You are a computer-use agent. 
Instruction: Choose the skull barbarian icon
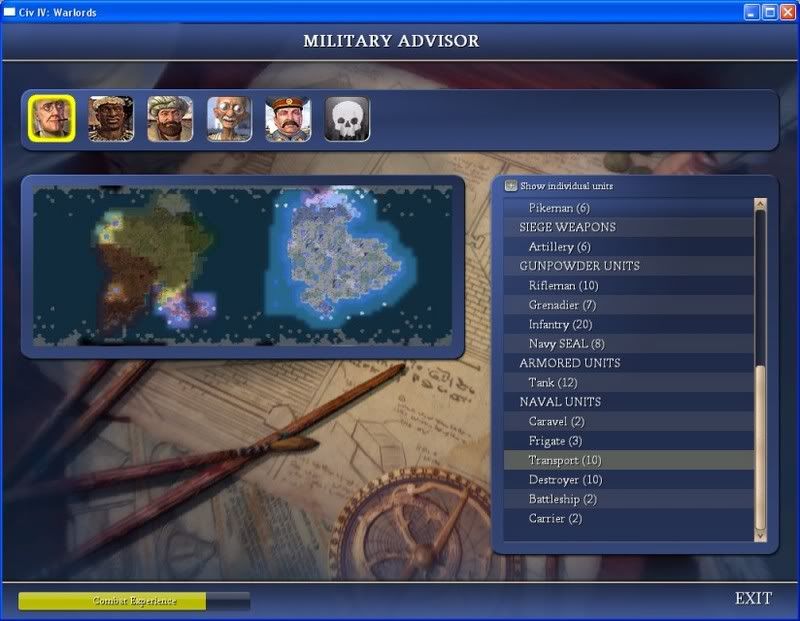coord(347,119)
